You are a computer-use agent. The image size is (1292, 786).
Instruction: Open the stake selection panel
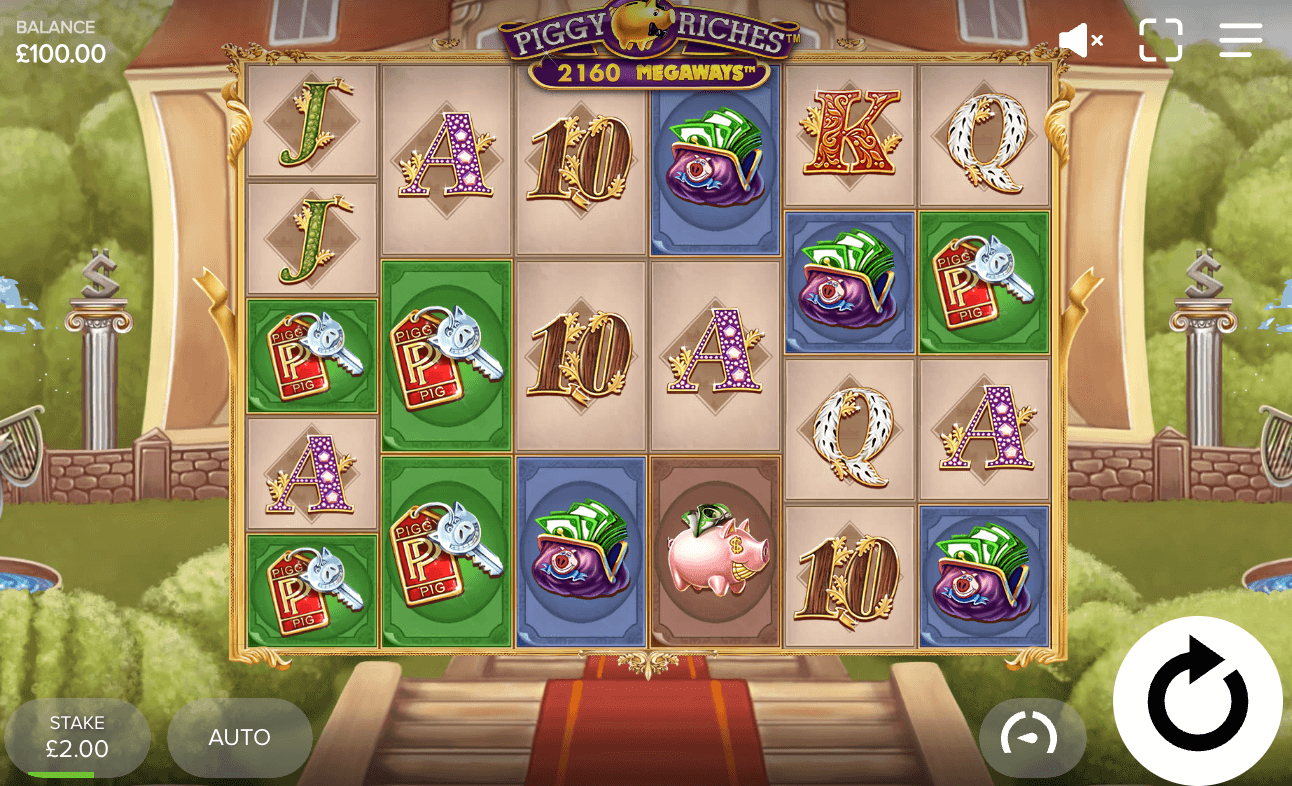(x=79, y=737)
